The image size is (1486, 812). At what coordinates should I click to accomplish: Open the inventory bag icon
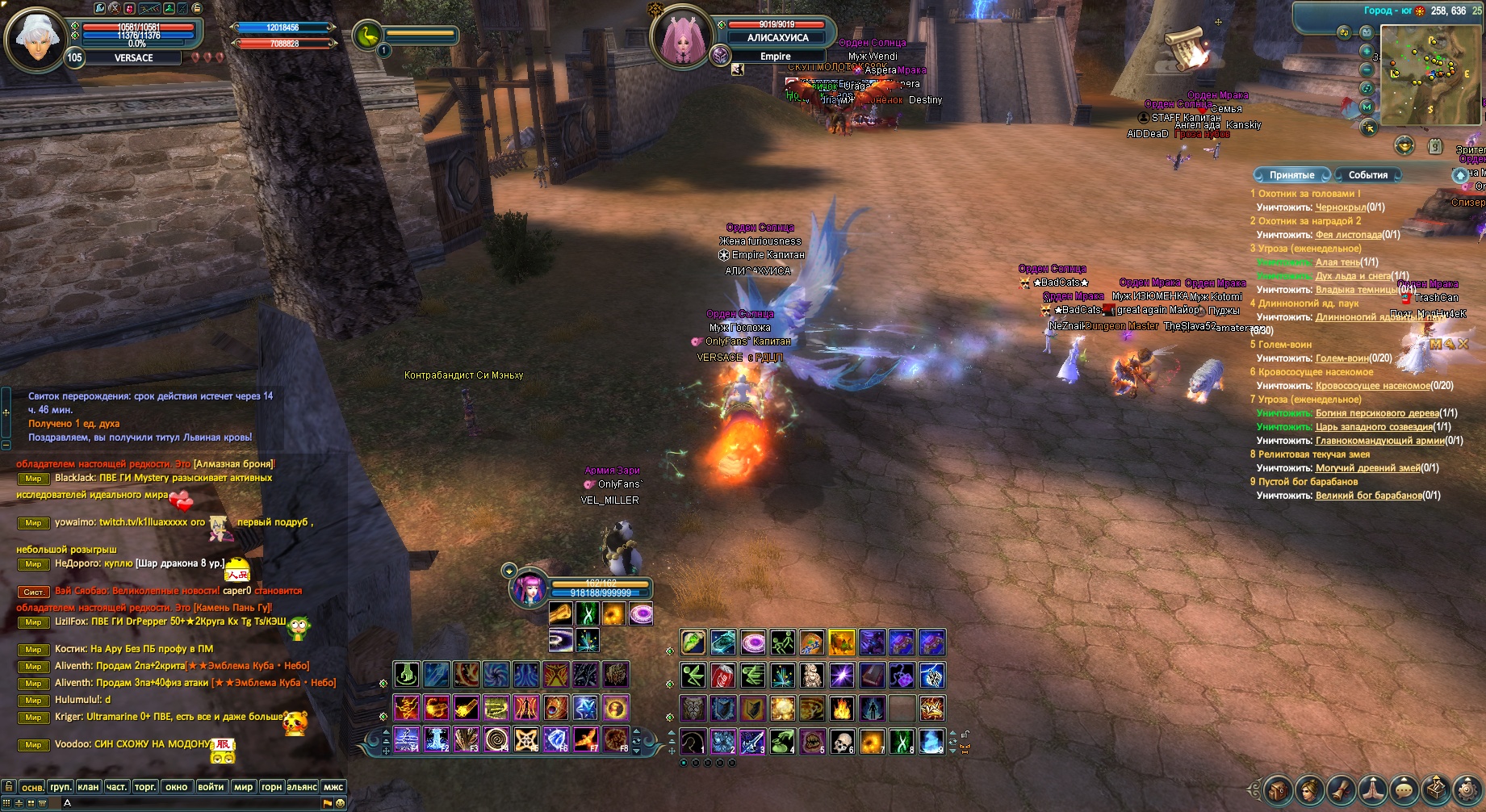[1278, 790]
